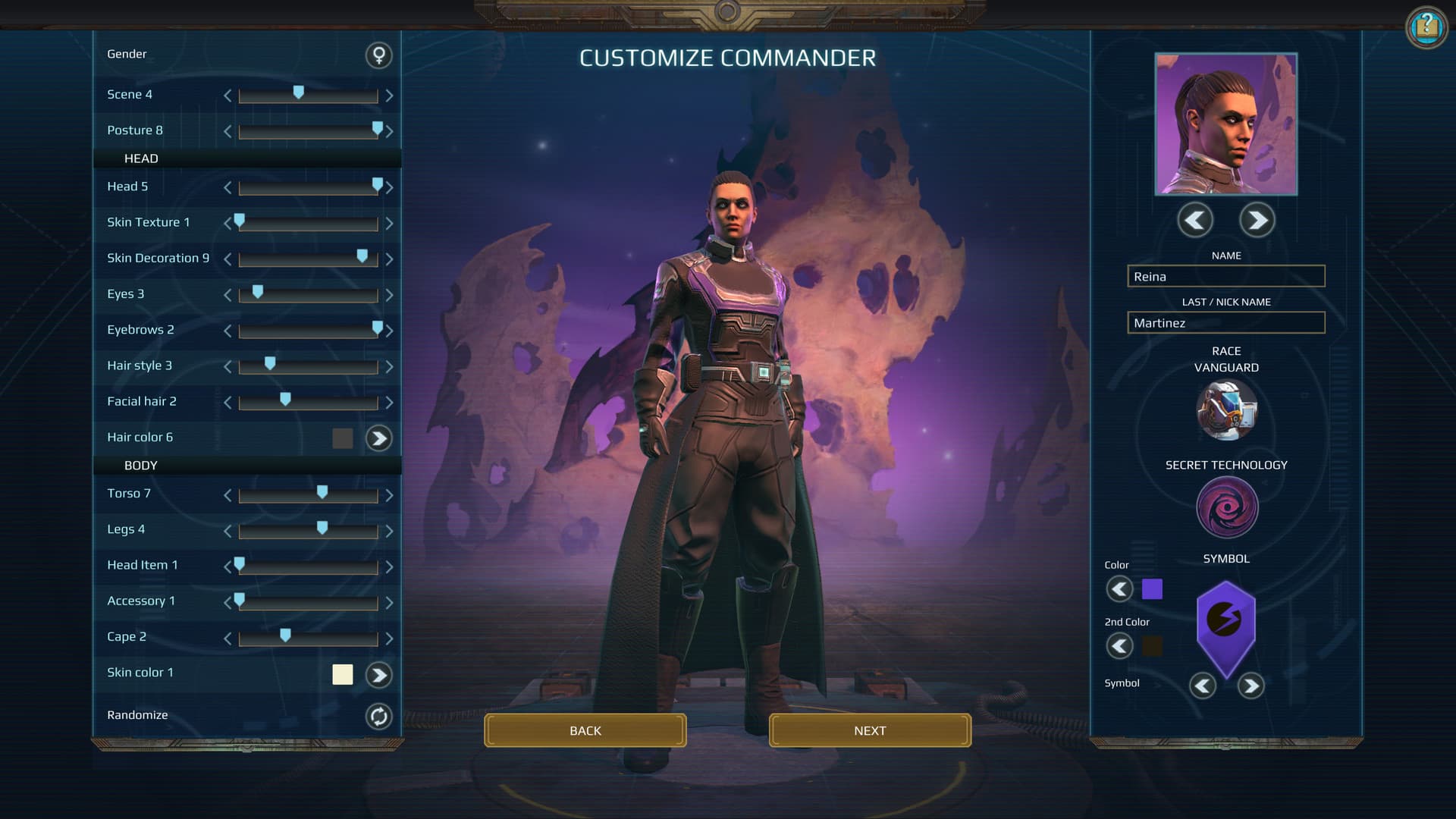
Task: Open the Hair color picker arrow
Action: click(x=378, y=438)
